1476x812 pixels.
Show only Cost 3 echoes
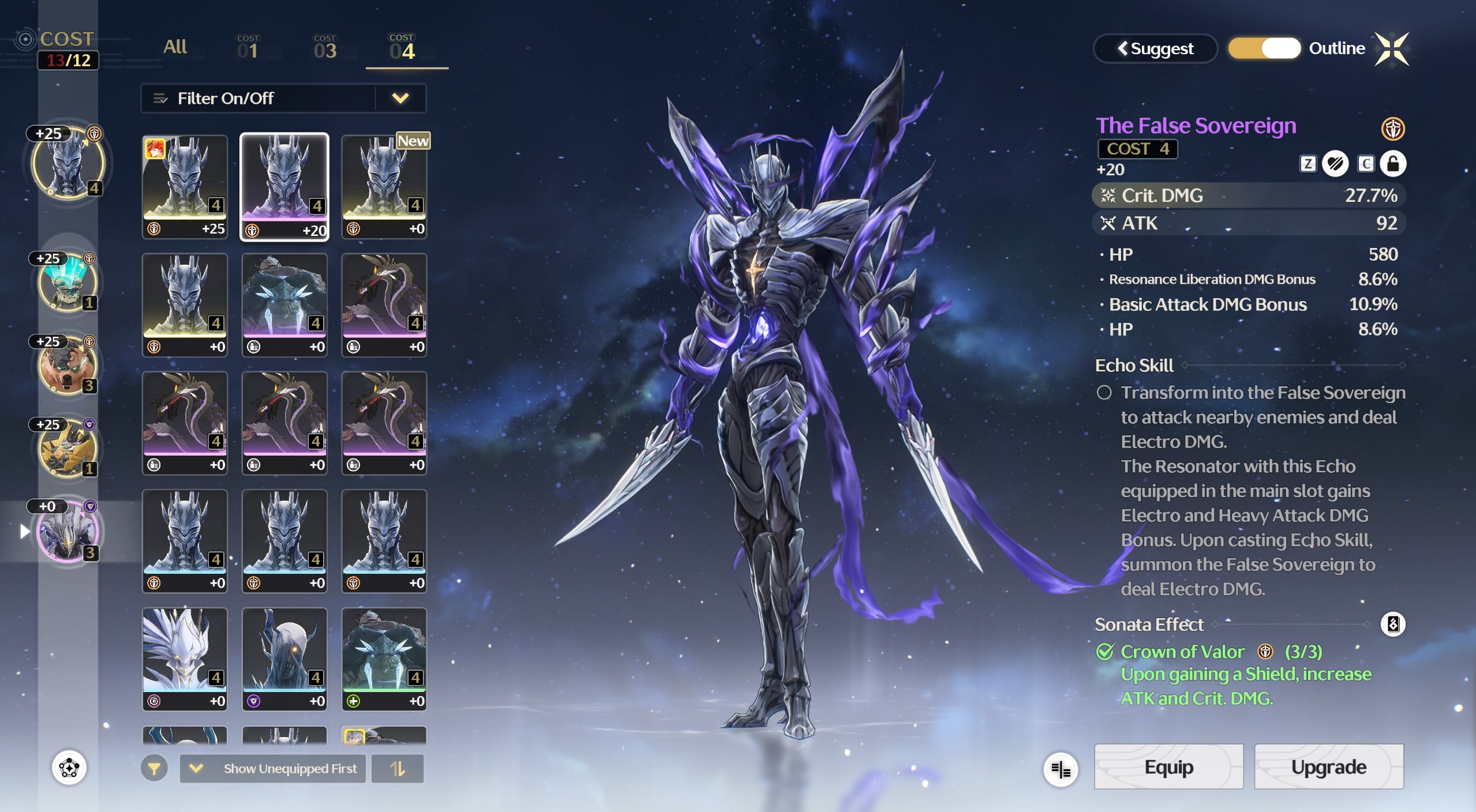tap(325, 48)
